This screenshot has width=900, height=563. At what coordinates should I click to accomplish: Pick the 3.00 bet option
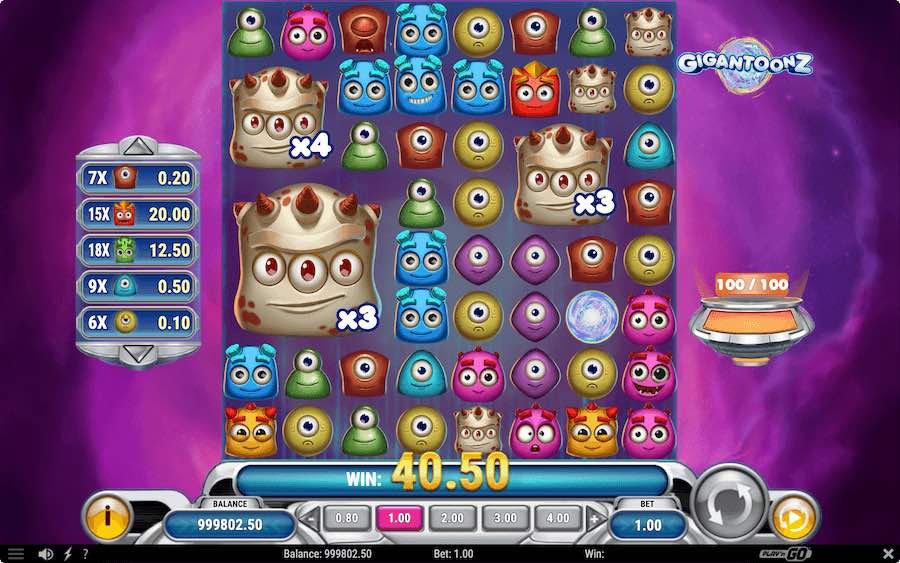505,518
